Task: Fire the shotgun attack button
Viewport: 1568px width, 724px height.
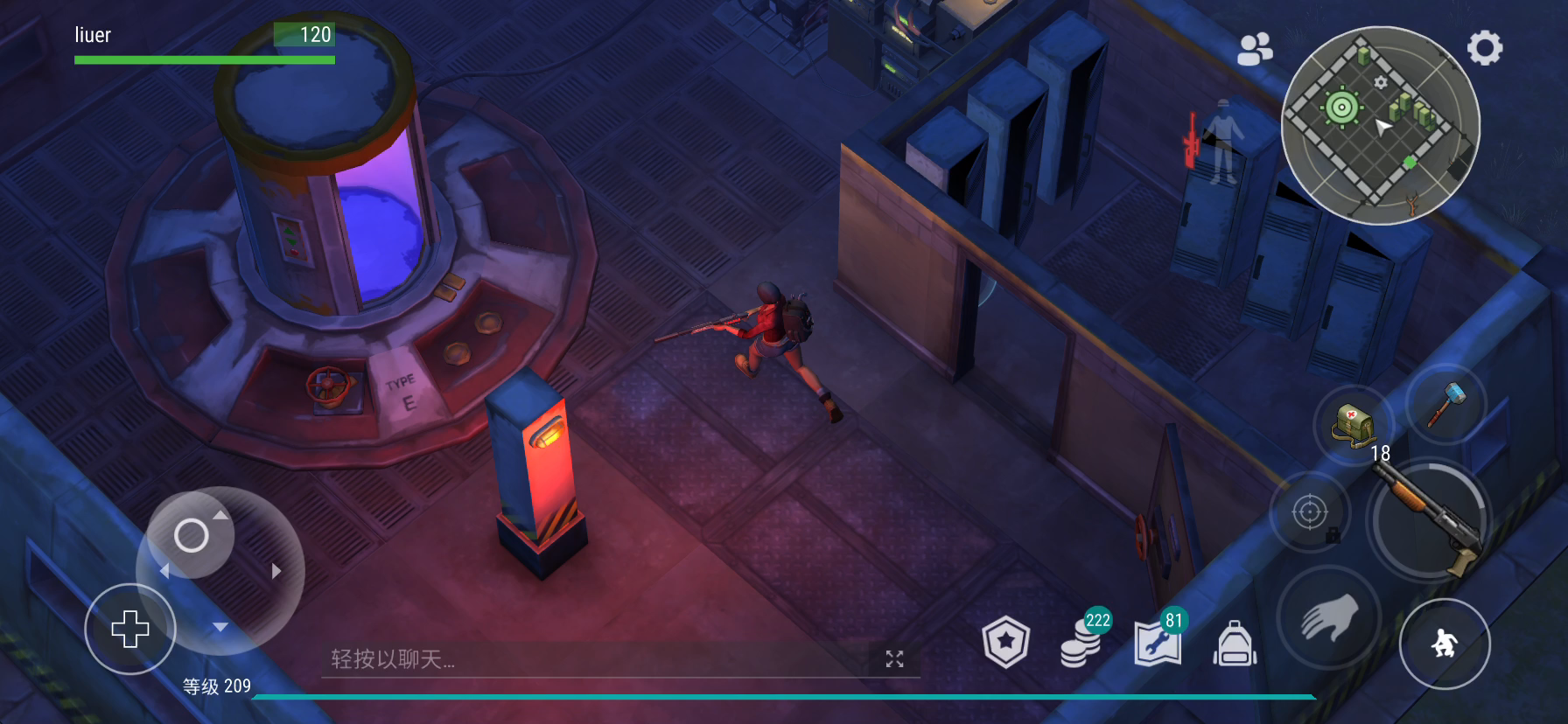Action: (1426, 522)
